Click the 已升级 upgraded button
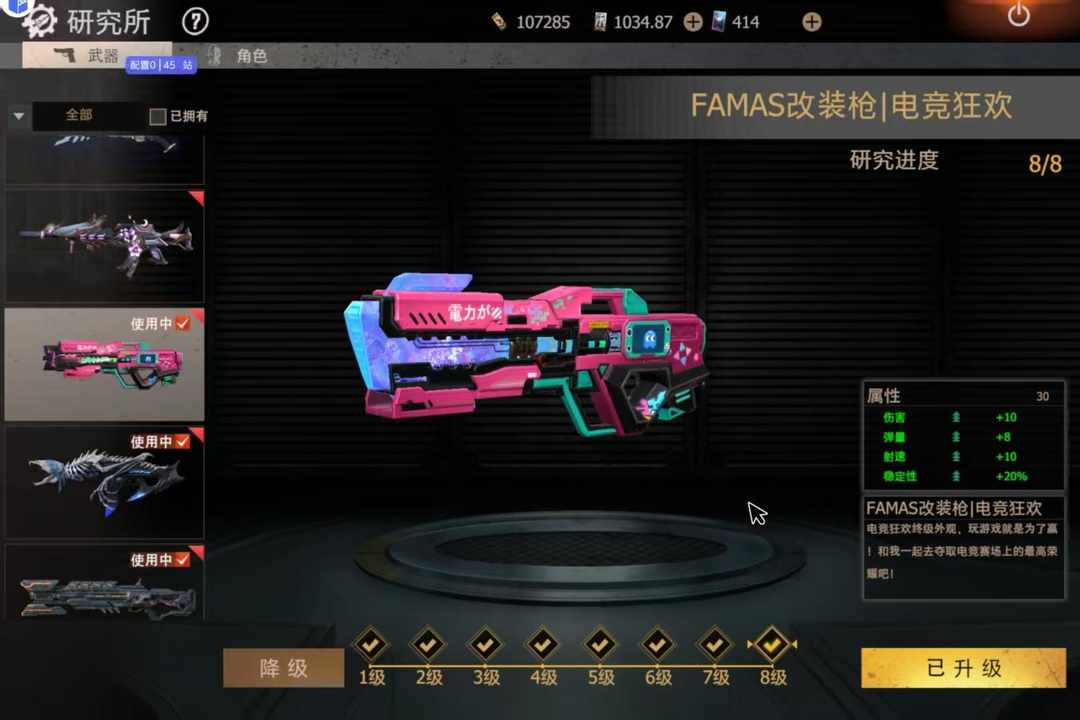The height and width of the screenshot is (720, 1080). click(x=963, y=668)
